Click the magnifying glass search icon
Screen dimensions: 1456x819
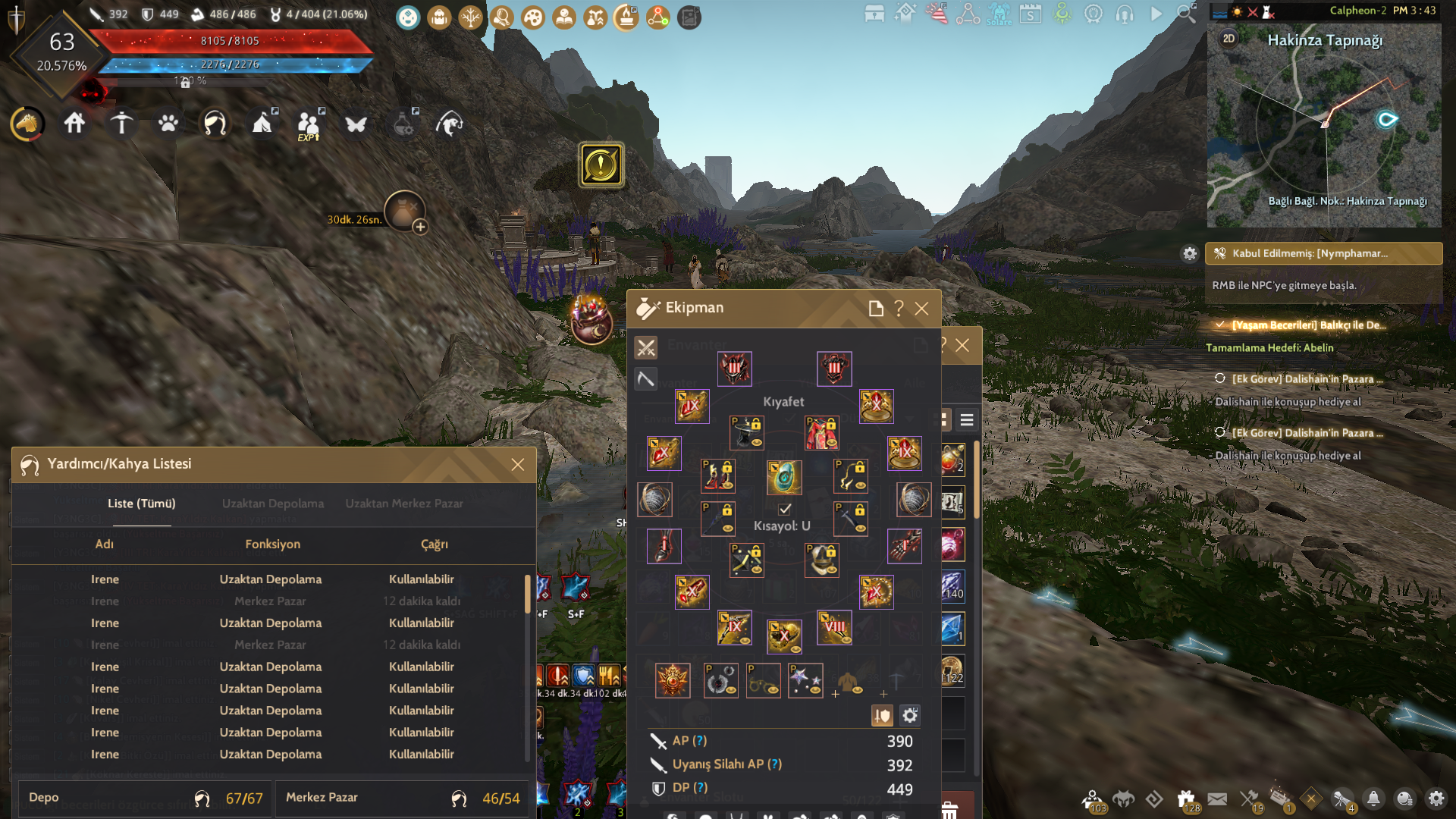coord(1186,14)
